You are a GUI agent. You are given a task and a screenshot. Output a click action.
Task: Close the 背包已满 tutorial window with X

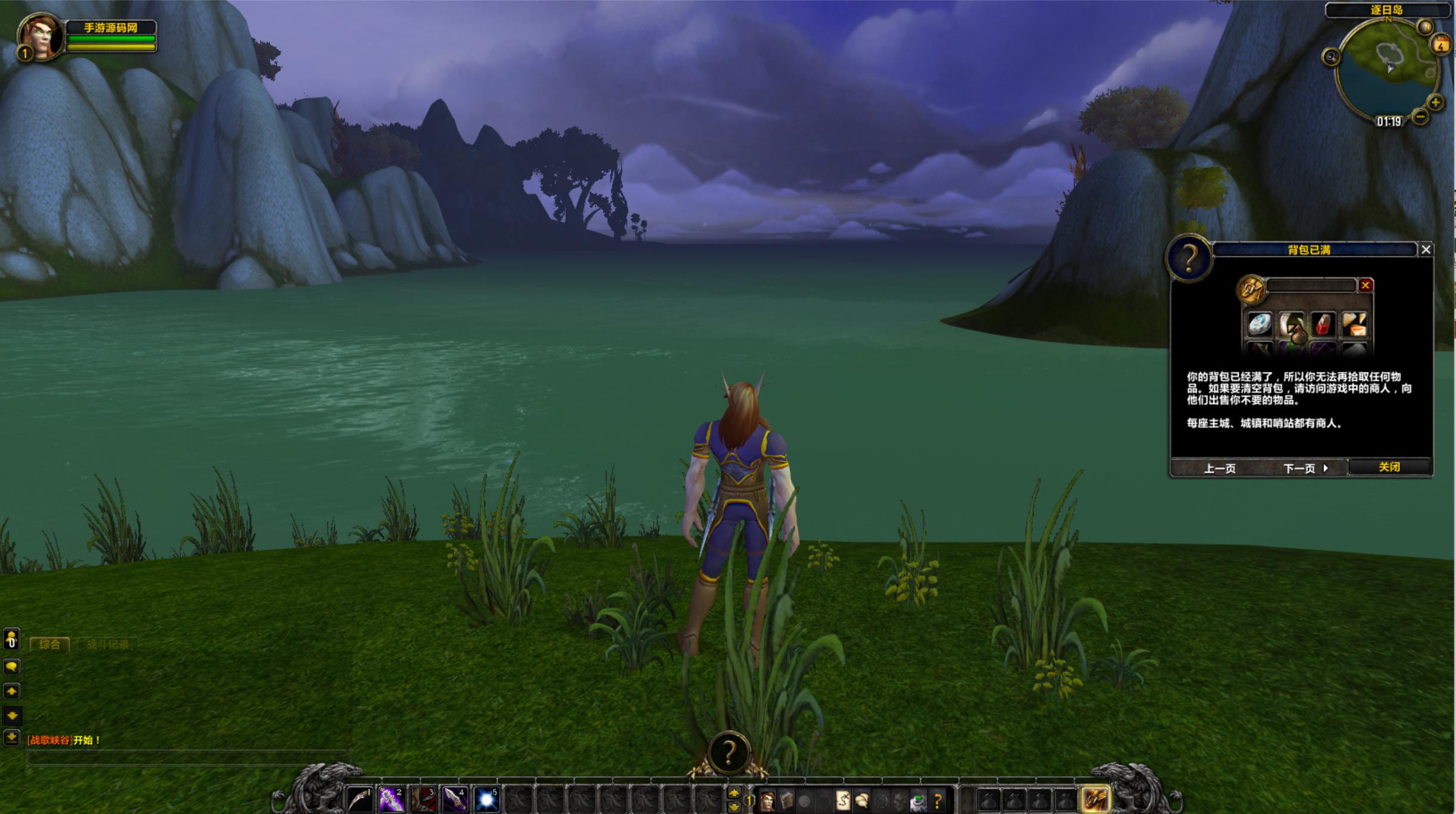point(1426,250)
